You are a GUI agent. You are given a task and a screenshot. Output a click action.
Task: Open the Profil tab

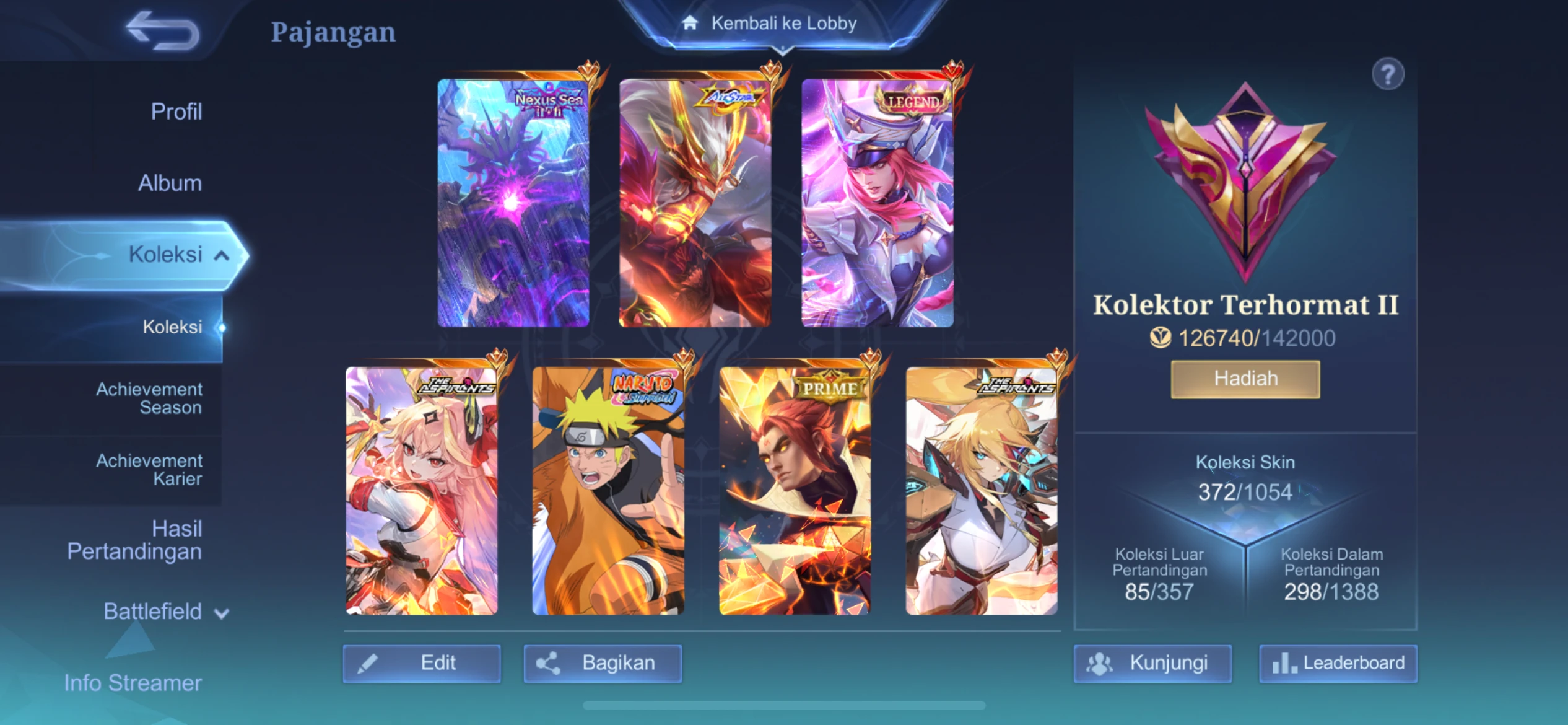pos(176,112)
